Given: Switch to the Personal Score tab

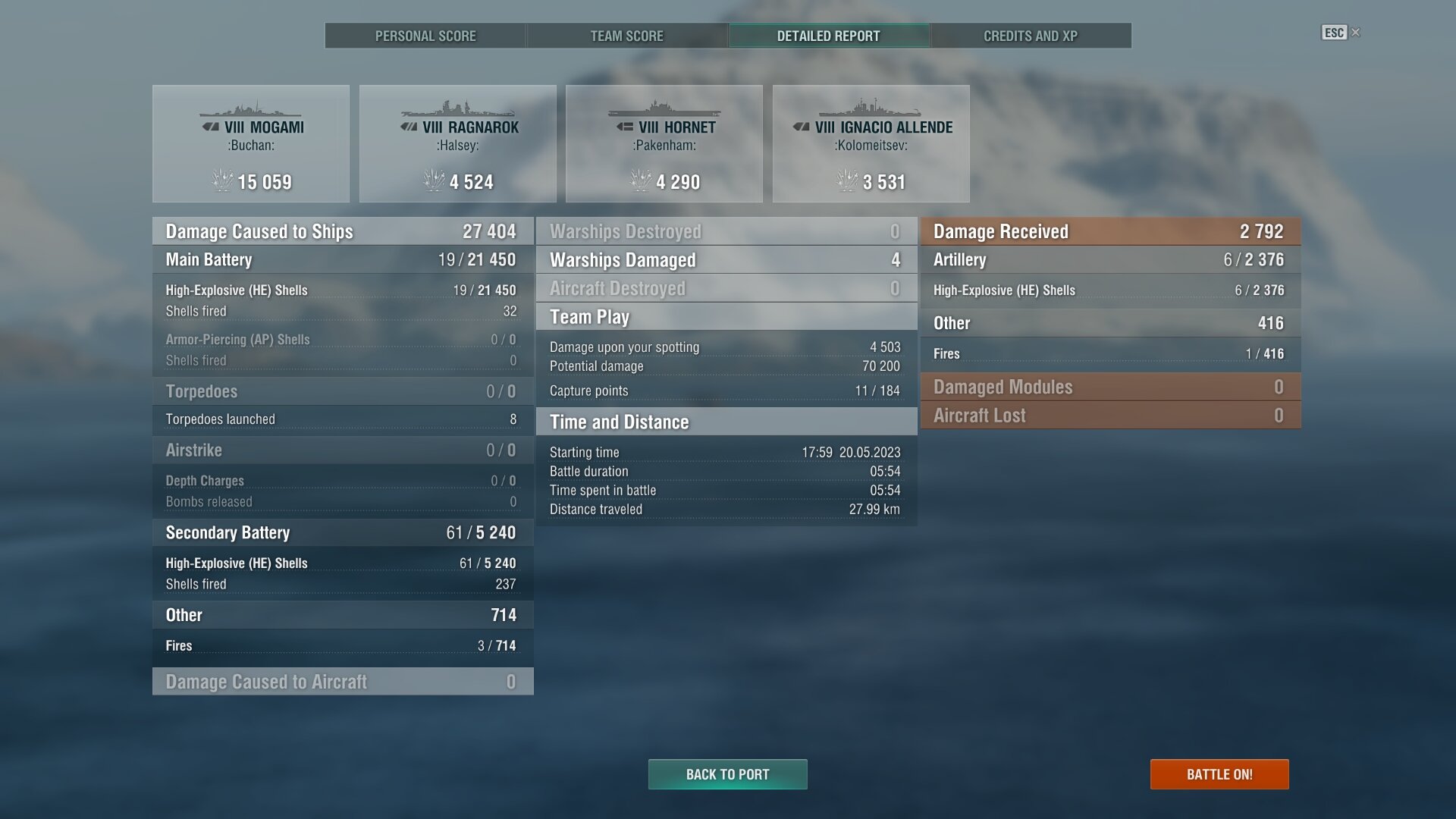Looking at the screenshot, I should tap(425, 36).
